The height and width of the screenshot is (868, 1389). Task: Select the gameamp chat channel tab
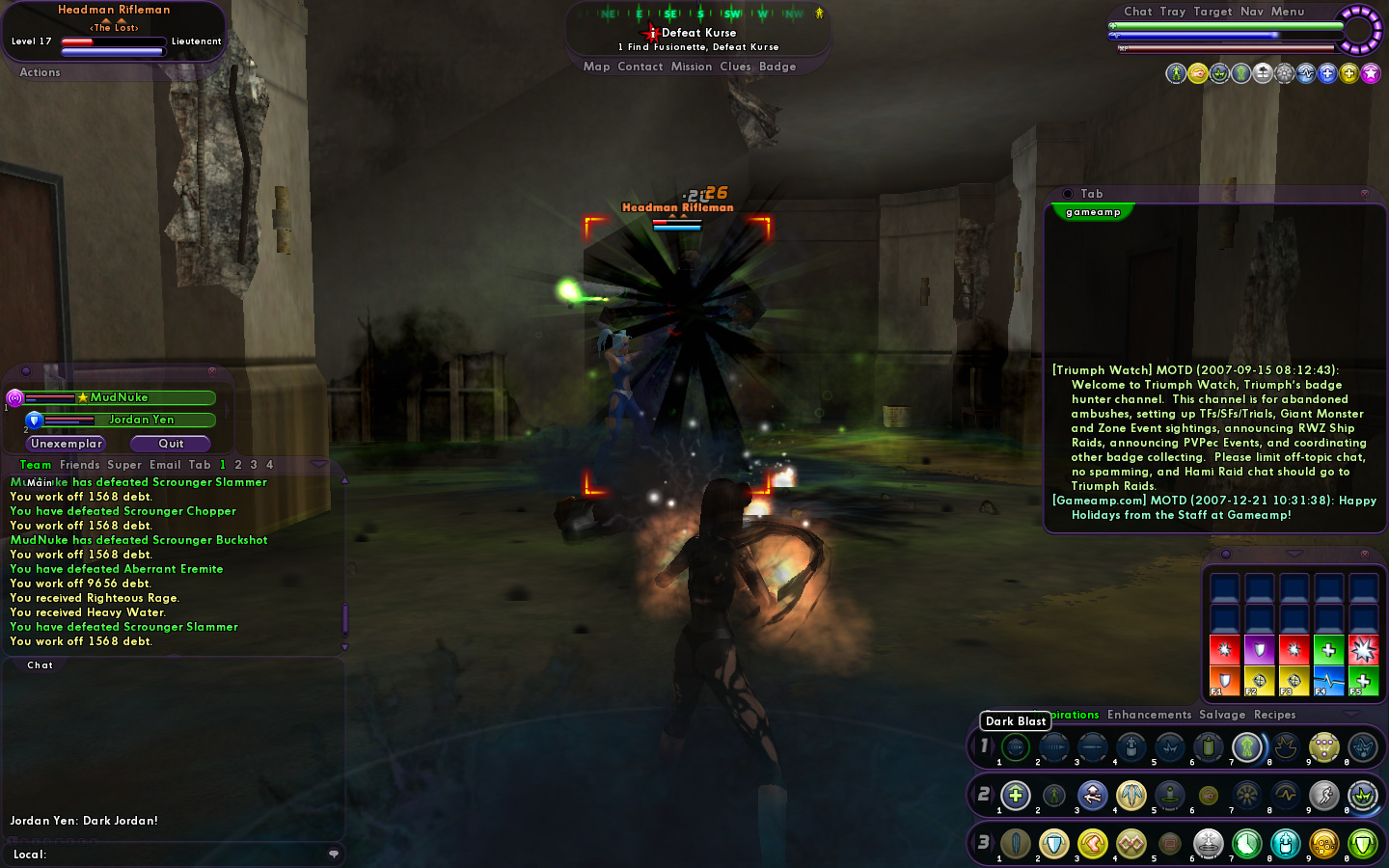click(1093, 212)
